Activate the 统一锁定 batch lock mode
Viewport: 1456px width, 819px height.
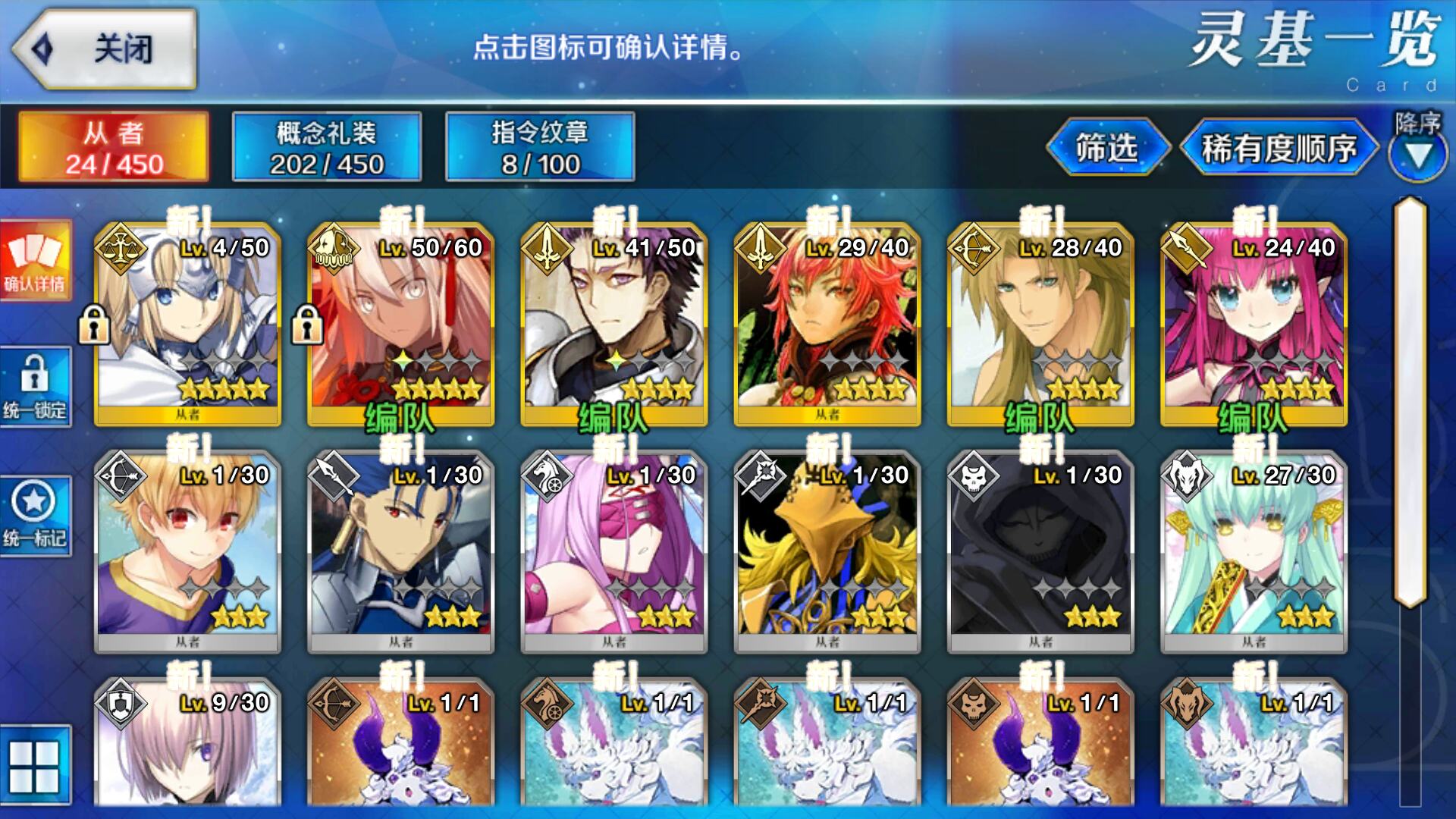click(x=36, y=387)
